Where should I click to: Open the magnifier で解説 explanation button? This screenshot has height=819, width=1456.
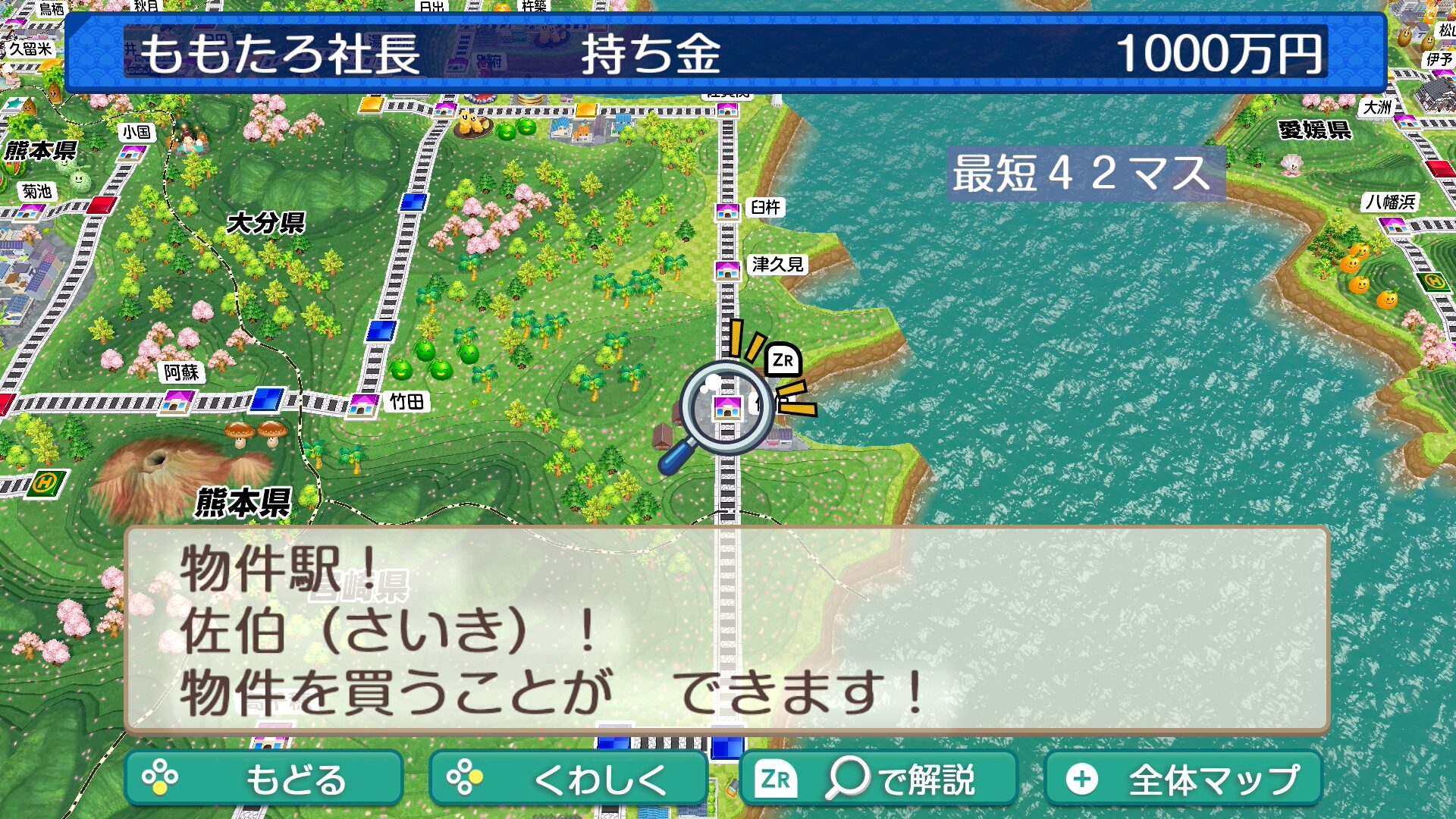(878, 778)
